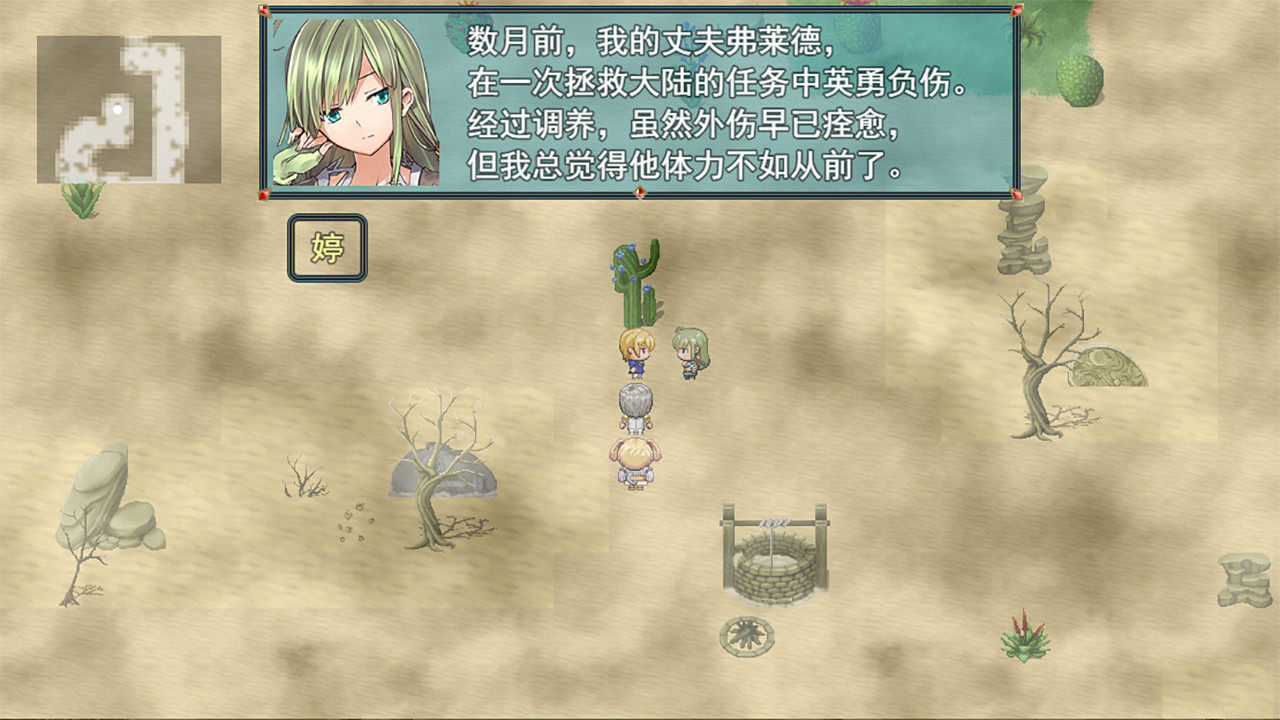Click the small green sprout under the minimap

(80, 198)
